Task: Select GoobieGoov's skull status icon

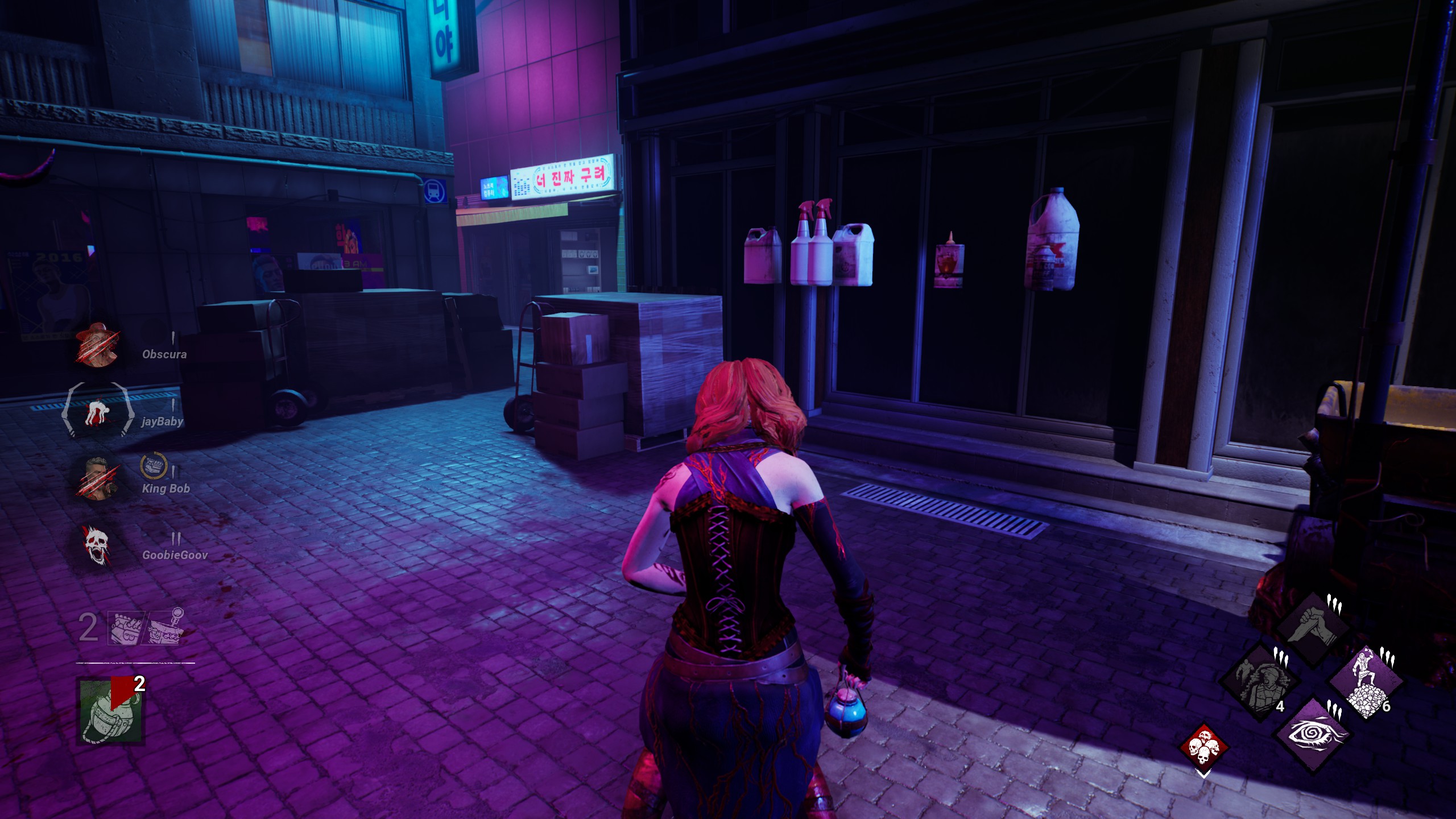Action: click(96, 545)
